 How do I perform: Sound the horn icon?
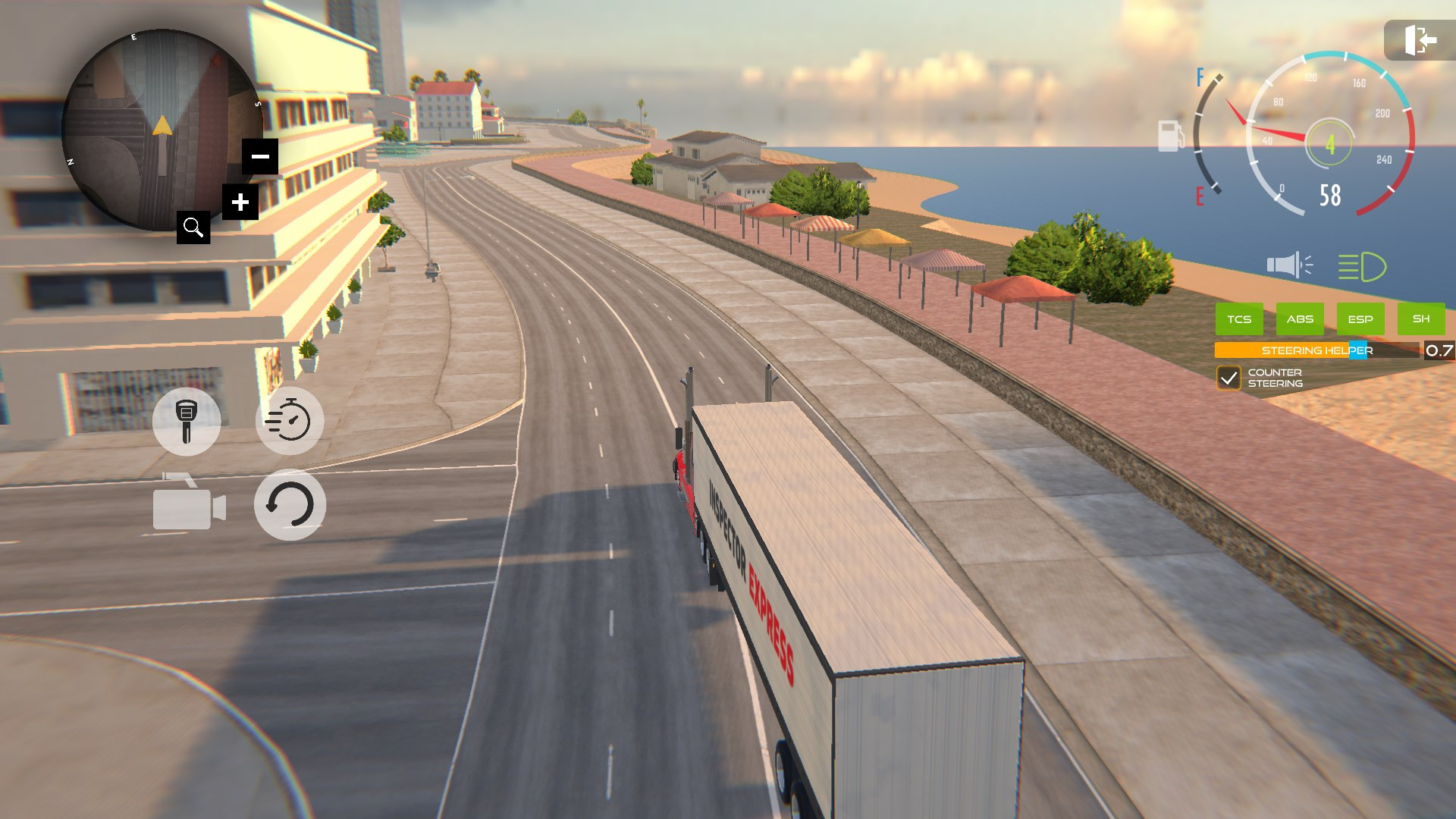pyautogui.click(x=1288, y=265)
